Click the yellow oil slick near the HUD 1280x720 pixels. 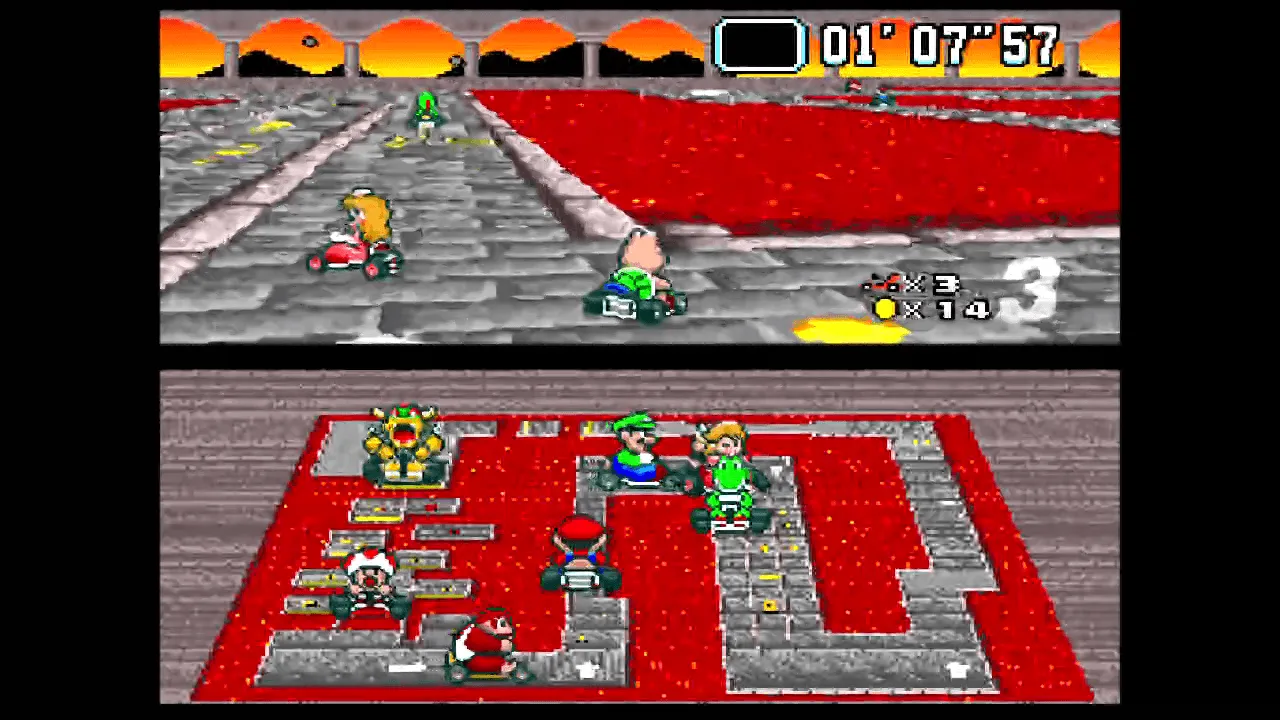(x=850, y=328)
